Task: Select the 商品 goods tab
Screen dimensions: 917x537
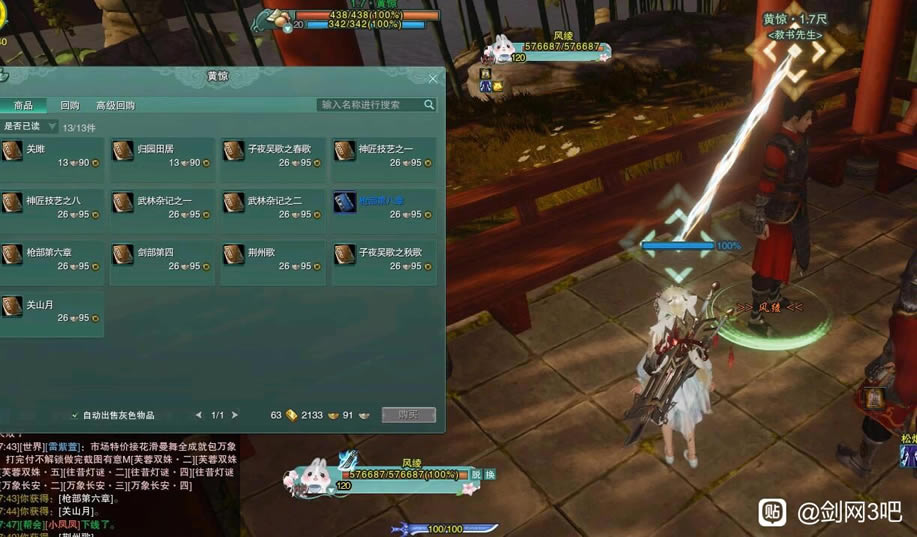Action: pyautogui.click(x=23, y=105)
